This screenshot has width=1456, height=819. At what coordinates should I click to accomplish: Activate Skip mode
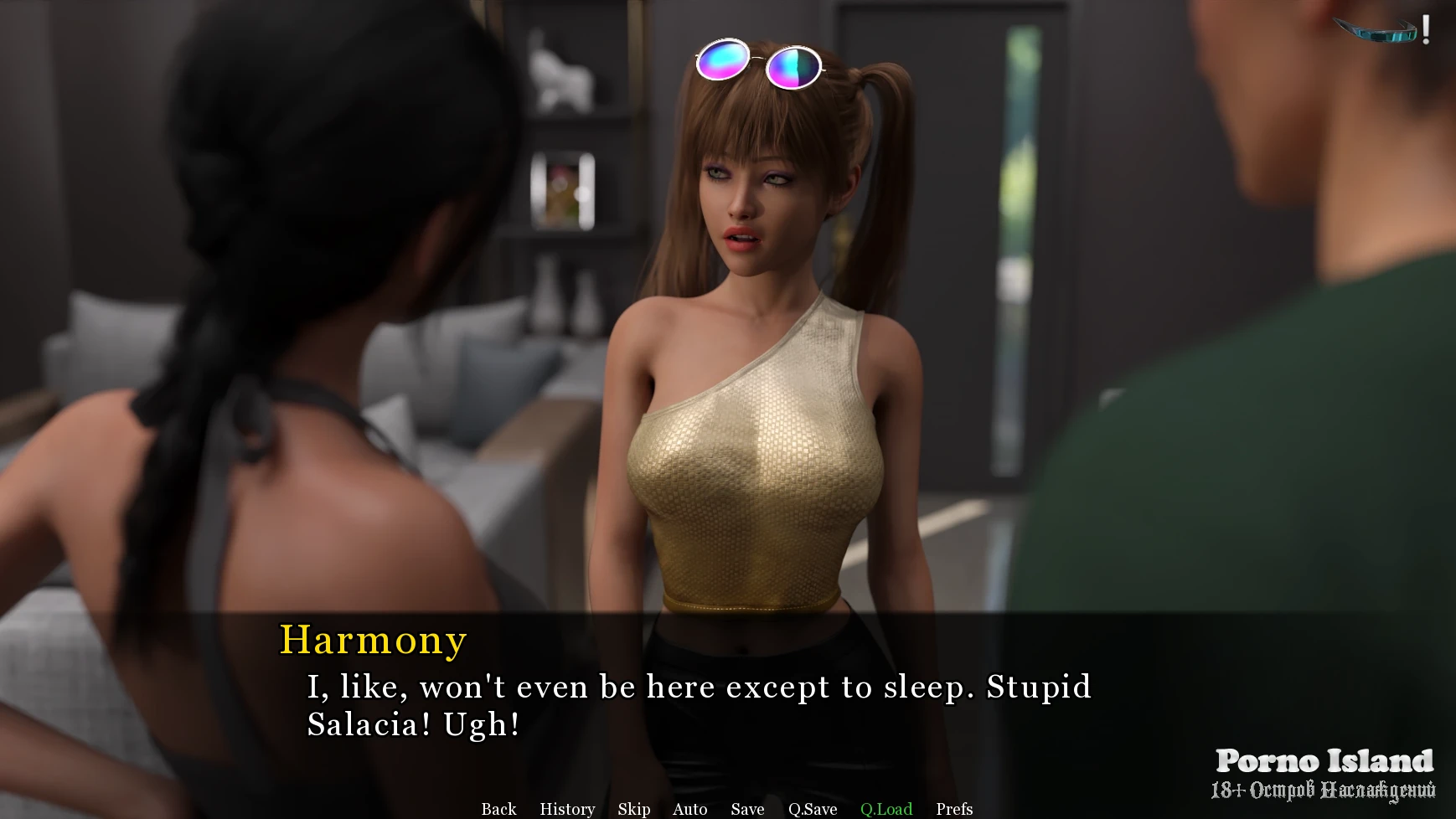634,809
